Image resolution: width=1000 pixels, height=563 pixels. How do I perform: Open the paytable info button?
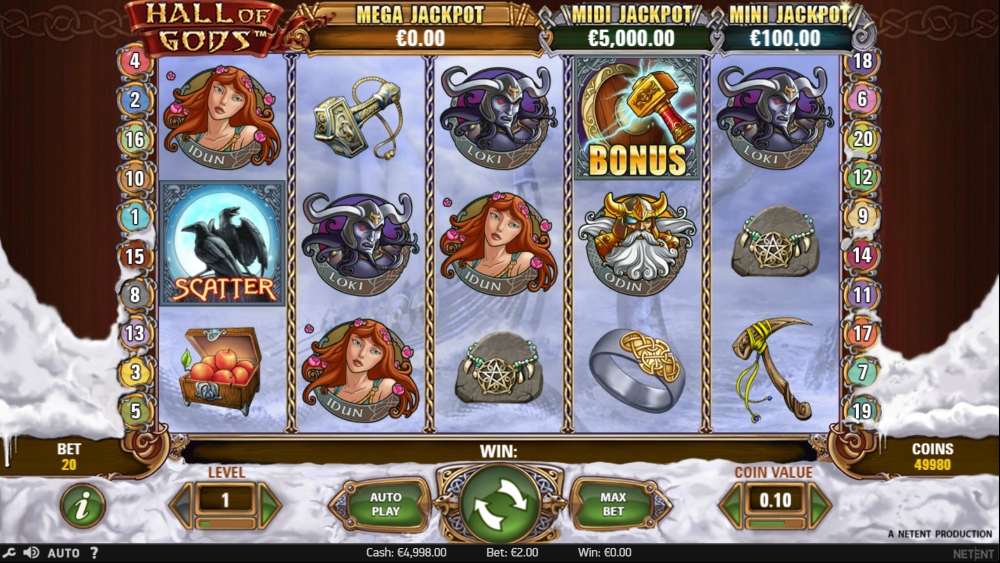coord(83,506)
